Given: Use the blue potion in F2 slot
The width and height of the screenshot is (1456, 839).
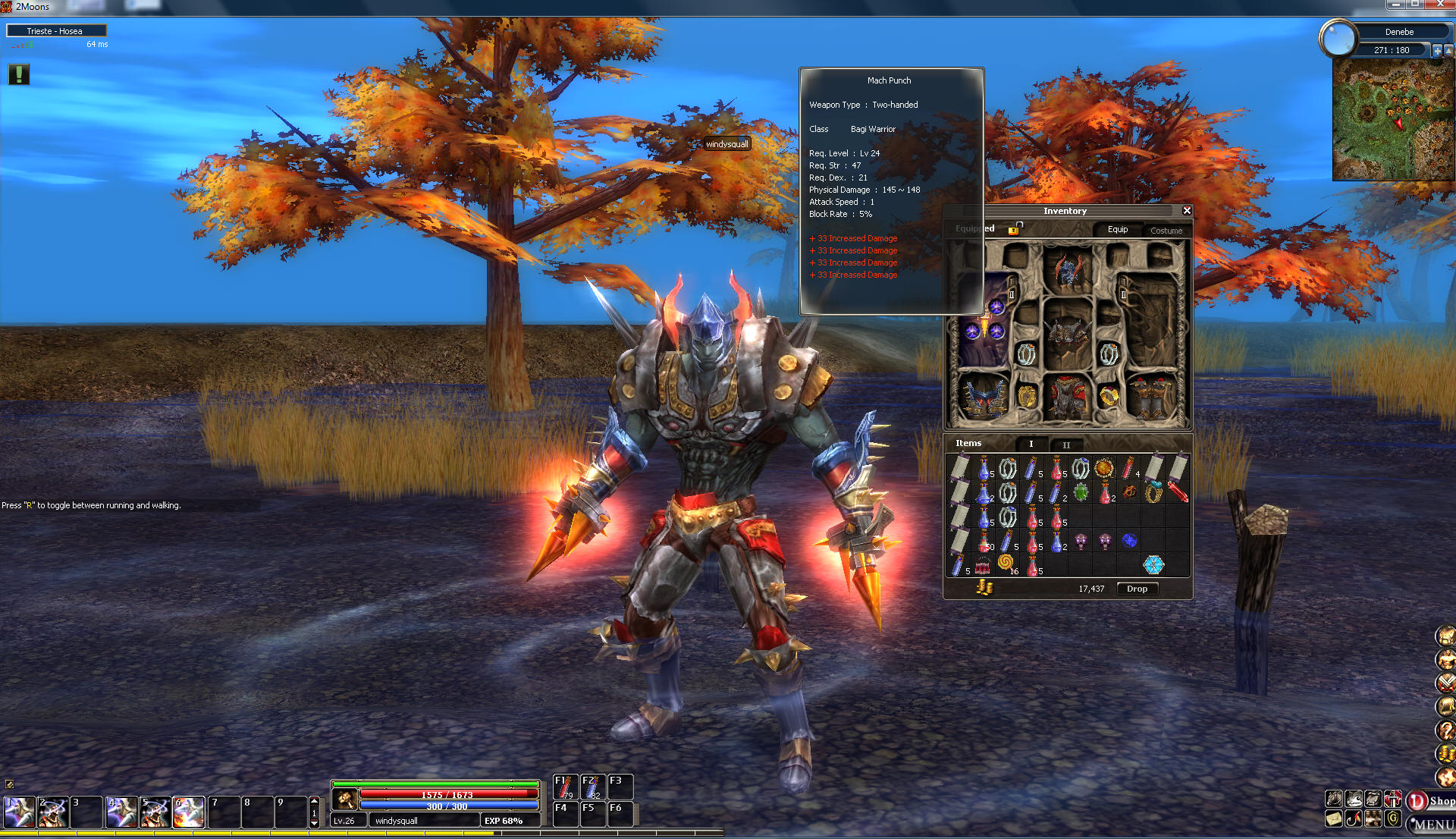Looking at the screenshot, I should pyautogui.click(x=591, y=787).
